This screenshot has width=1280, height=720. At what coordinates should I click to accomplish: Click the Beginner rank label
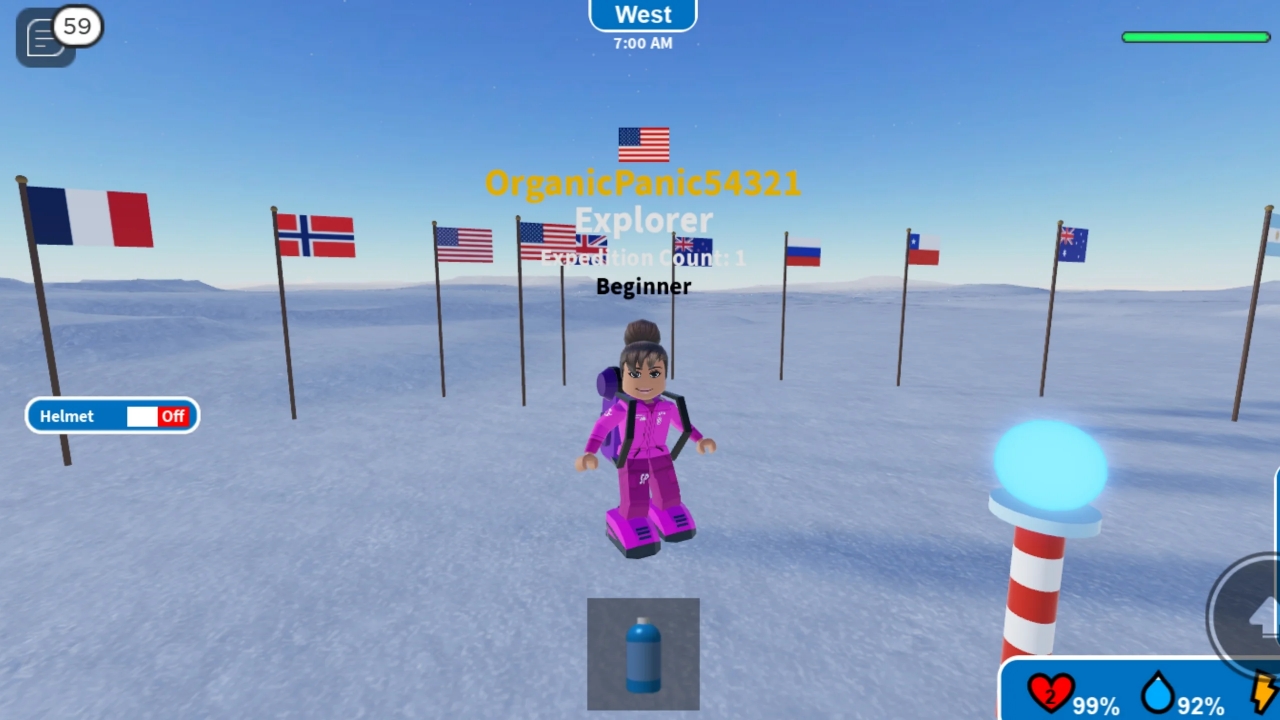(x=643, y=287)
